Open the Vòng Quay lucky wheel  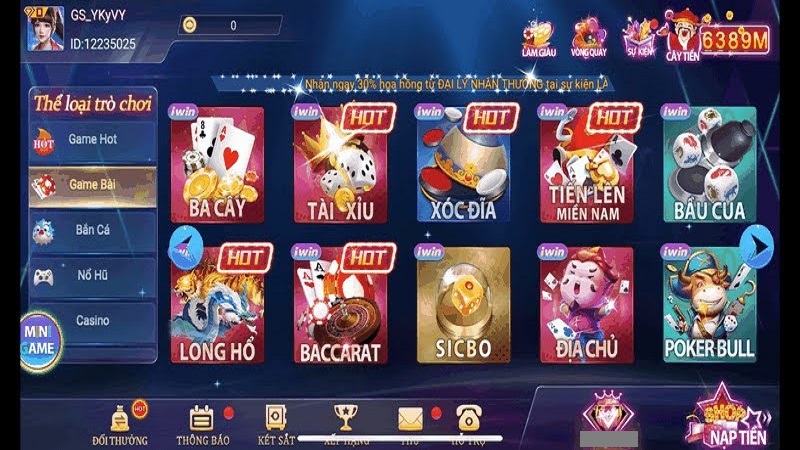[589, 38]
